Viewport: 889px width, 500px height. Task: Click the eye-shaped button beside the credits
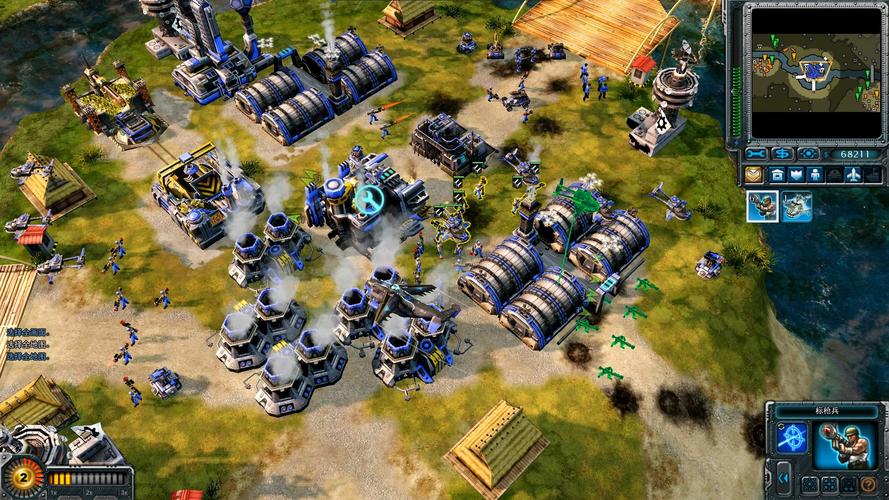808,154
